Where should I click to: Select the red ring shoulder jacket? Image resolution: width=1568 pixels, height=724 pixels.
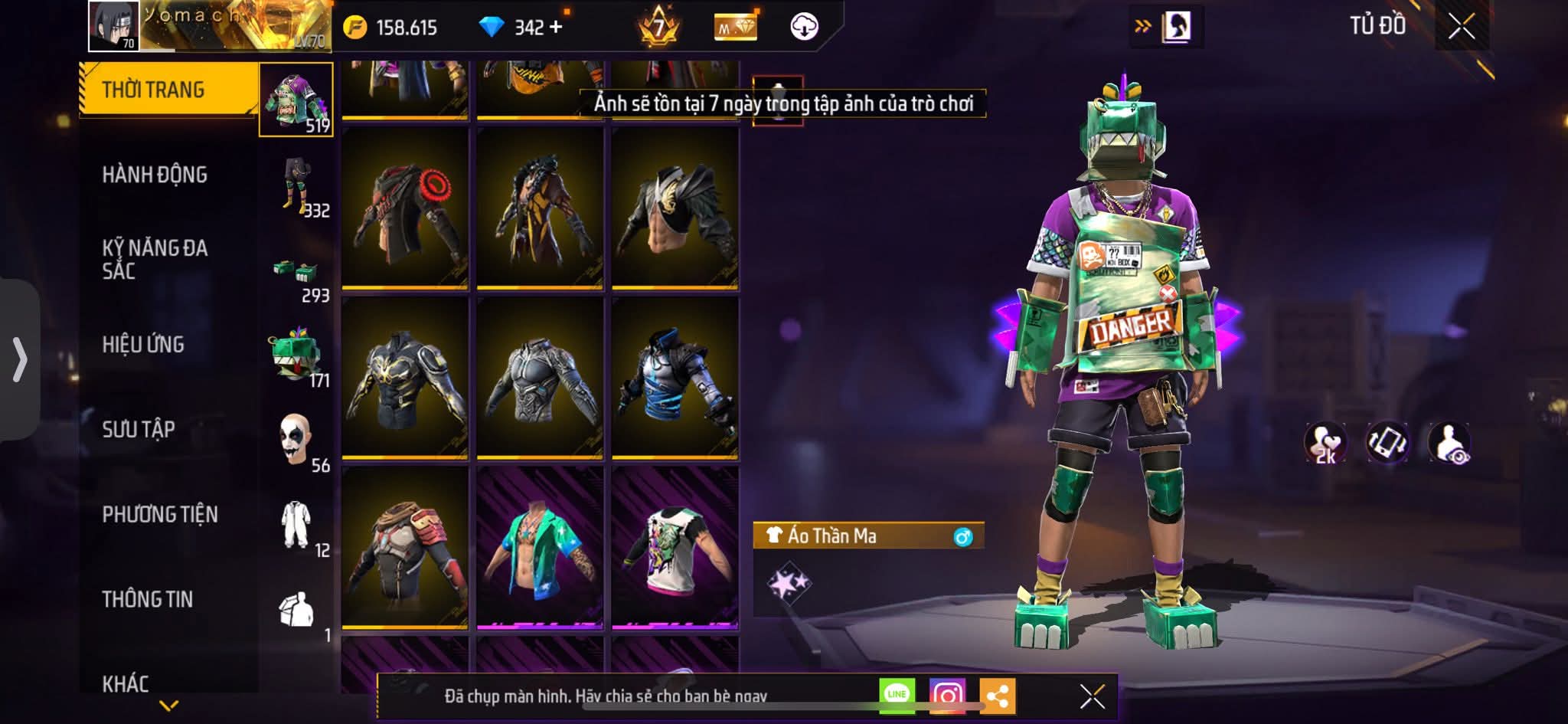405,209
